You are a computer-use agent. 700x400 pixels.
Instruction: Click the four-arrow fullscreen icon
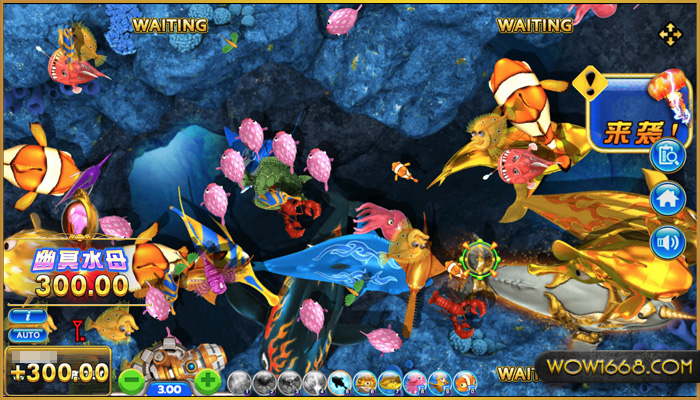[669, 35]
